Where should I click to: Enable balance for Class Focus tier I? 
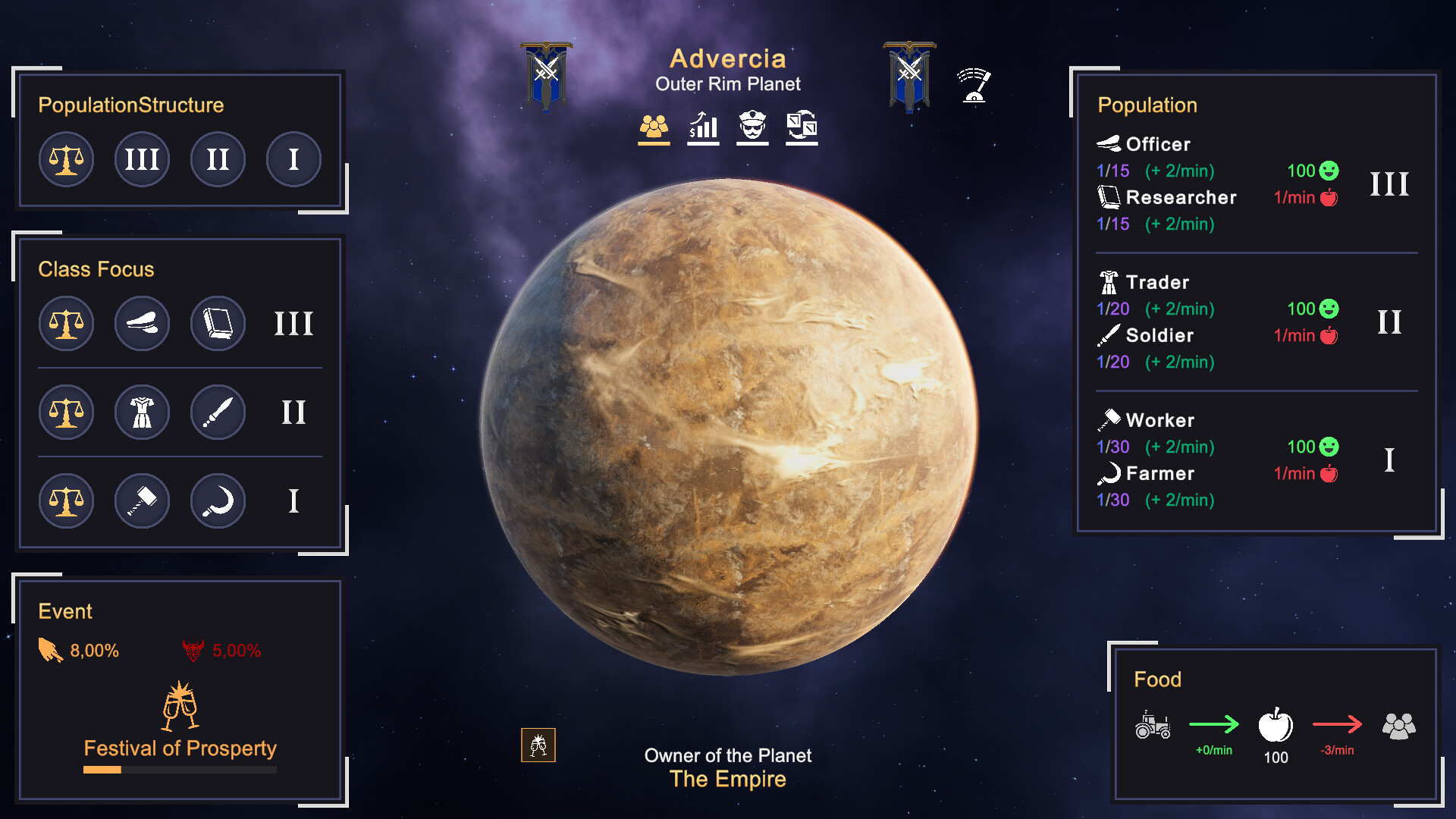pyautogui.click(x=66, y=500)
